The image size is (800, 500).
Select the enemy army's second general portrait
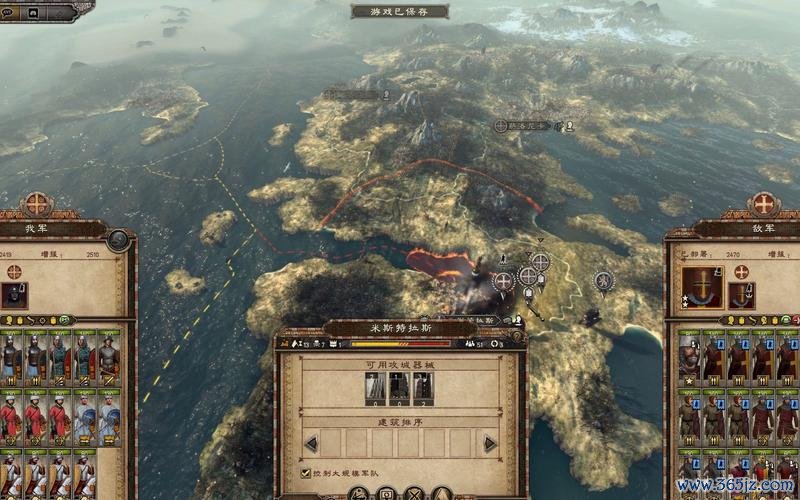(x=742, y=294)
